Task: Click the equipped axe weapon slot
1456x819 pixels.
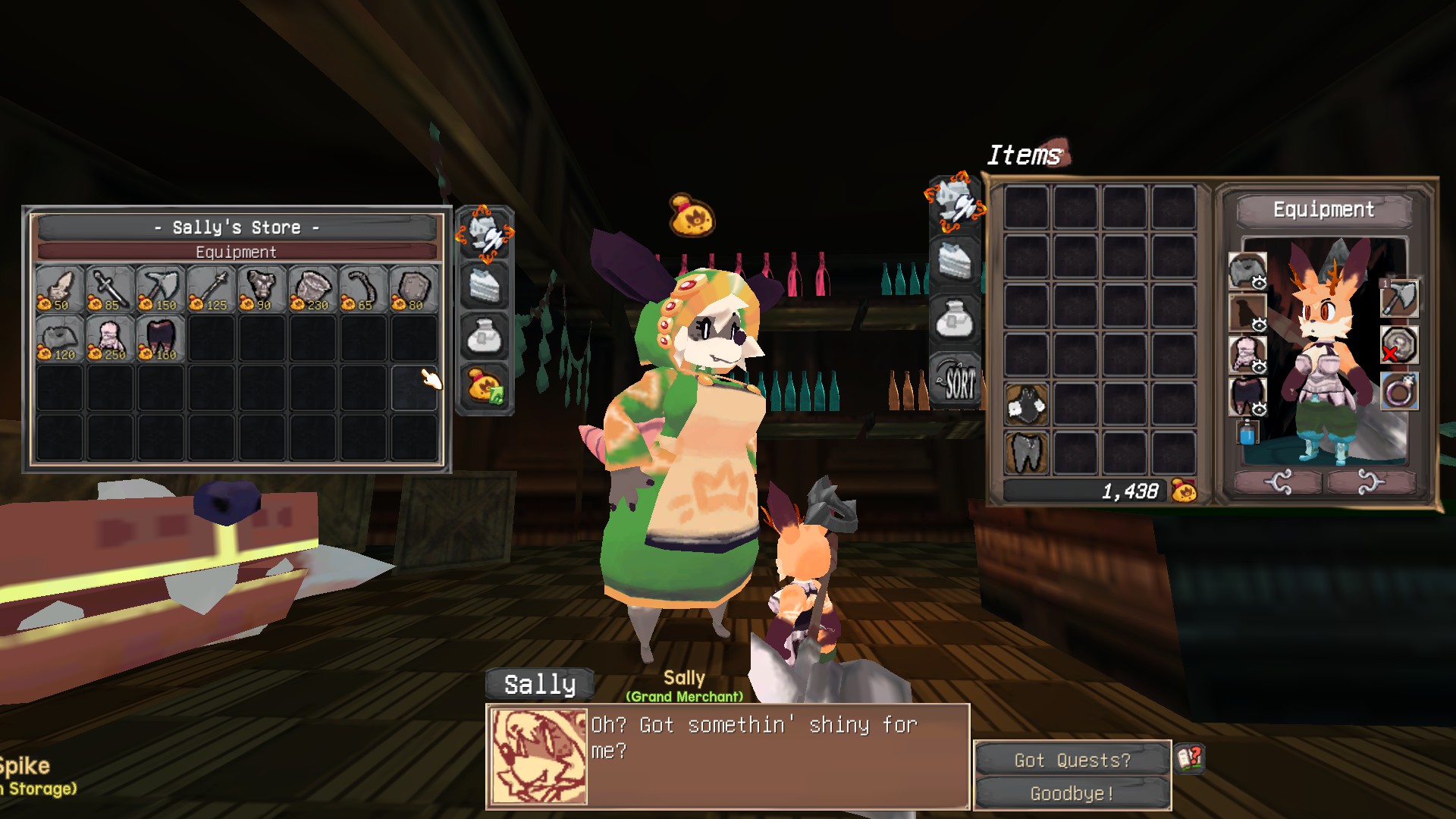Action: pos(1399,298)
